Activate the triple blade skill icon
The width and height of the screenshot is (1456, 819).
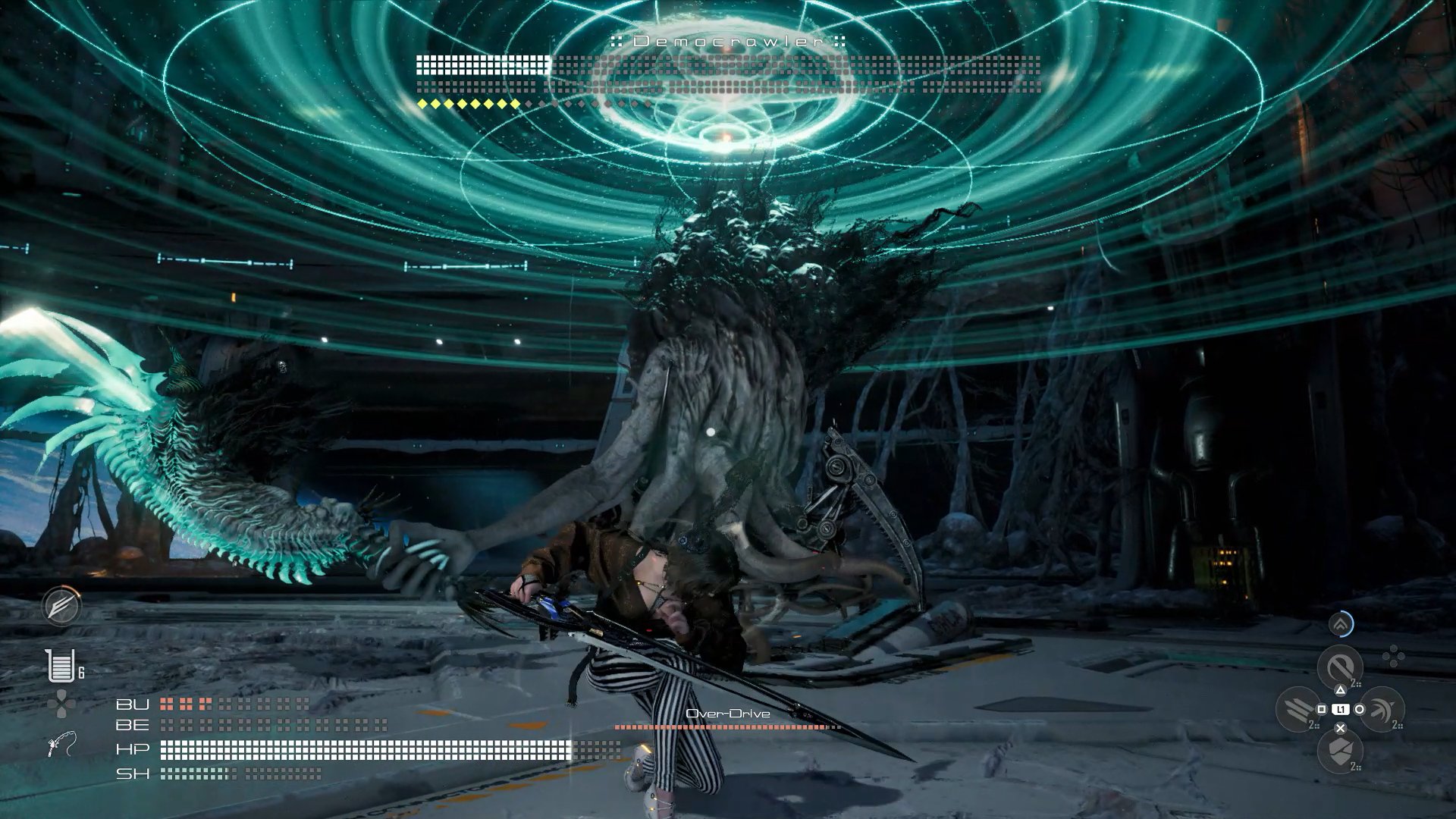1298,709
